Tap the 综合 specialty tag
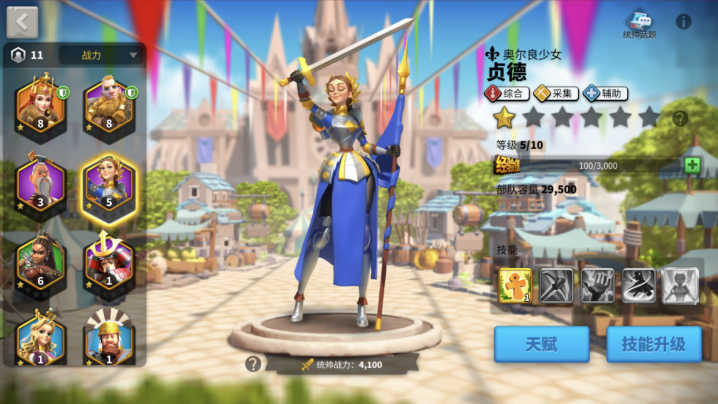Screen dimensions: 718x404 coord(506,93)
